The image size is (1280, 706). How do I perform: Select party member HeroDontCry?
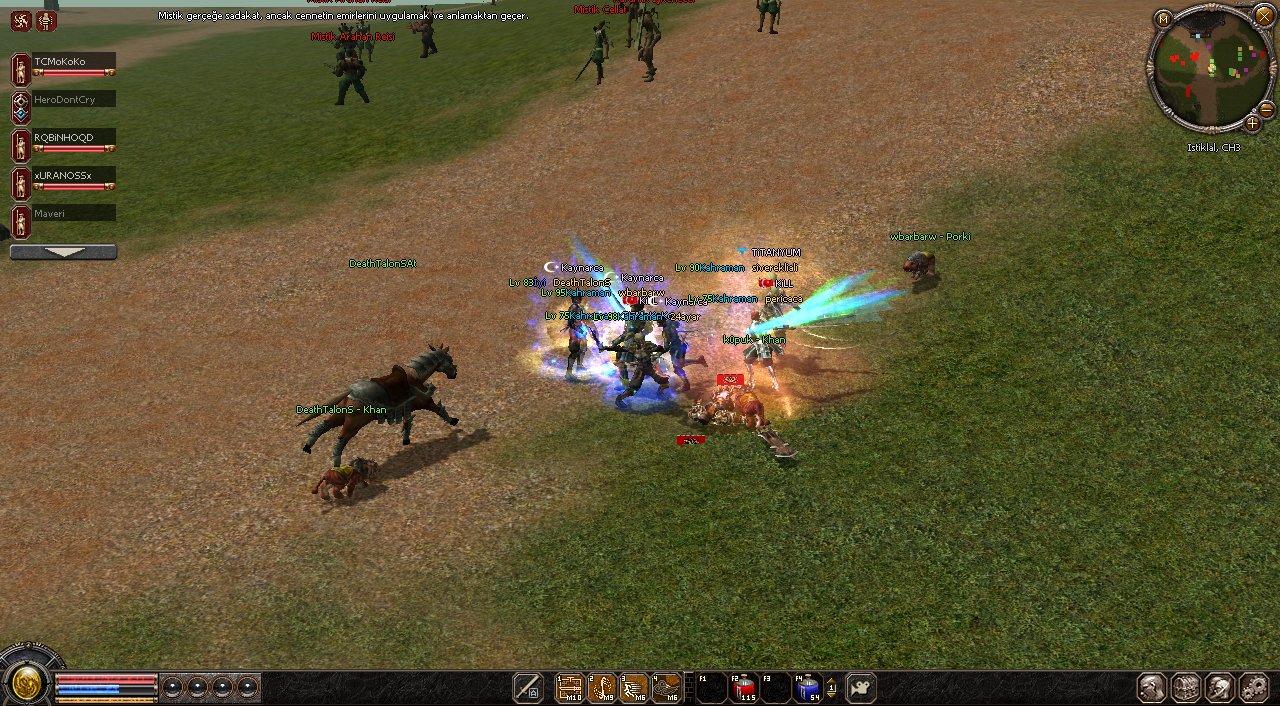(x=74, y=99)
